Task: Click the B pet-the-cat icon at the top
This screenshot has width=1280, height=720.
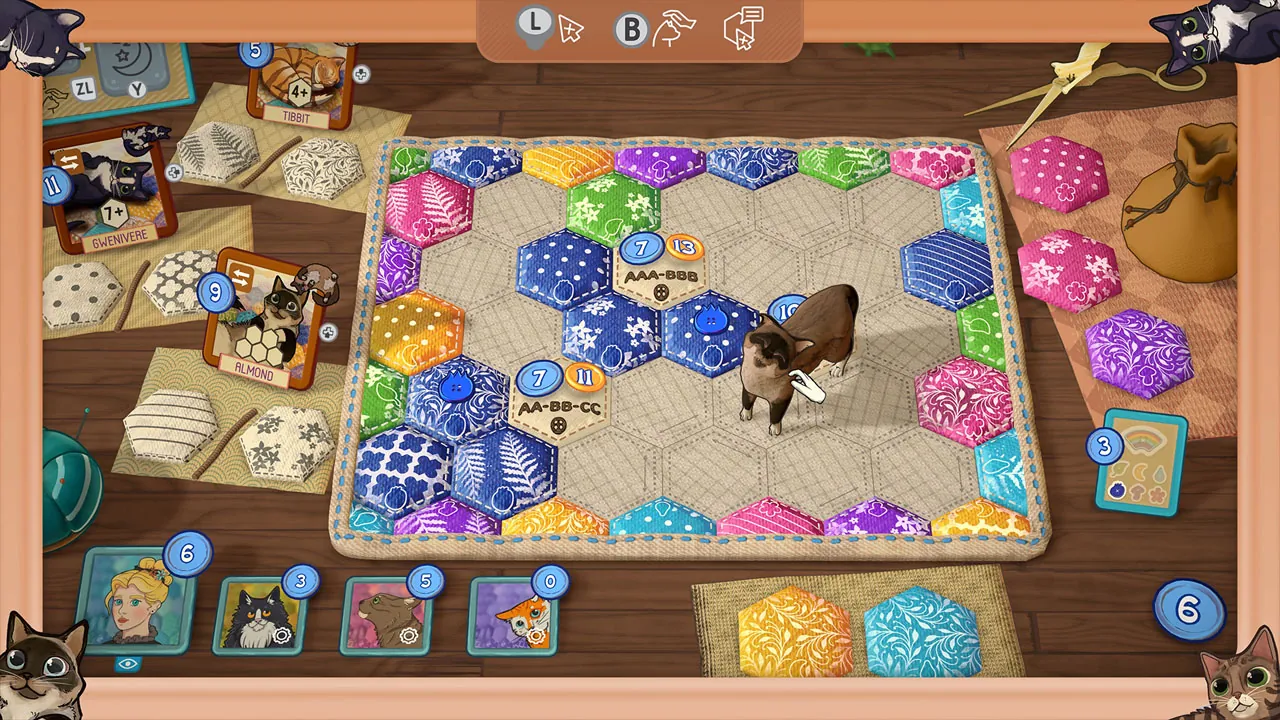Action: click(631, 28)
